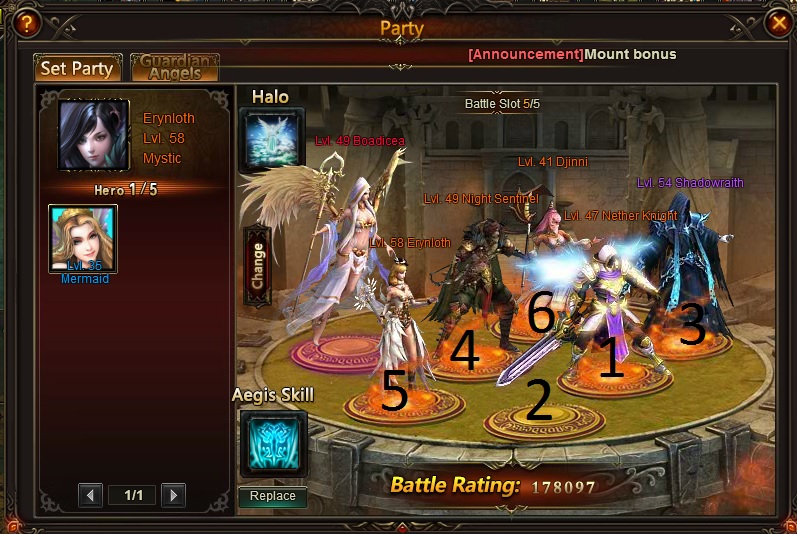The height and width of the screenshot is (534, 797).
Task: Go to the previous hero page
Action: (91, 495)
